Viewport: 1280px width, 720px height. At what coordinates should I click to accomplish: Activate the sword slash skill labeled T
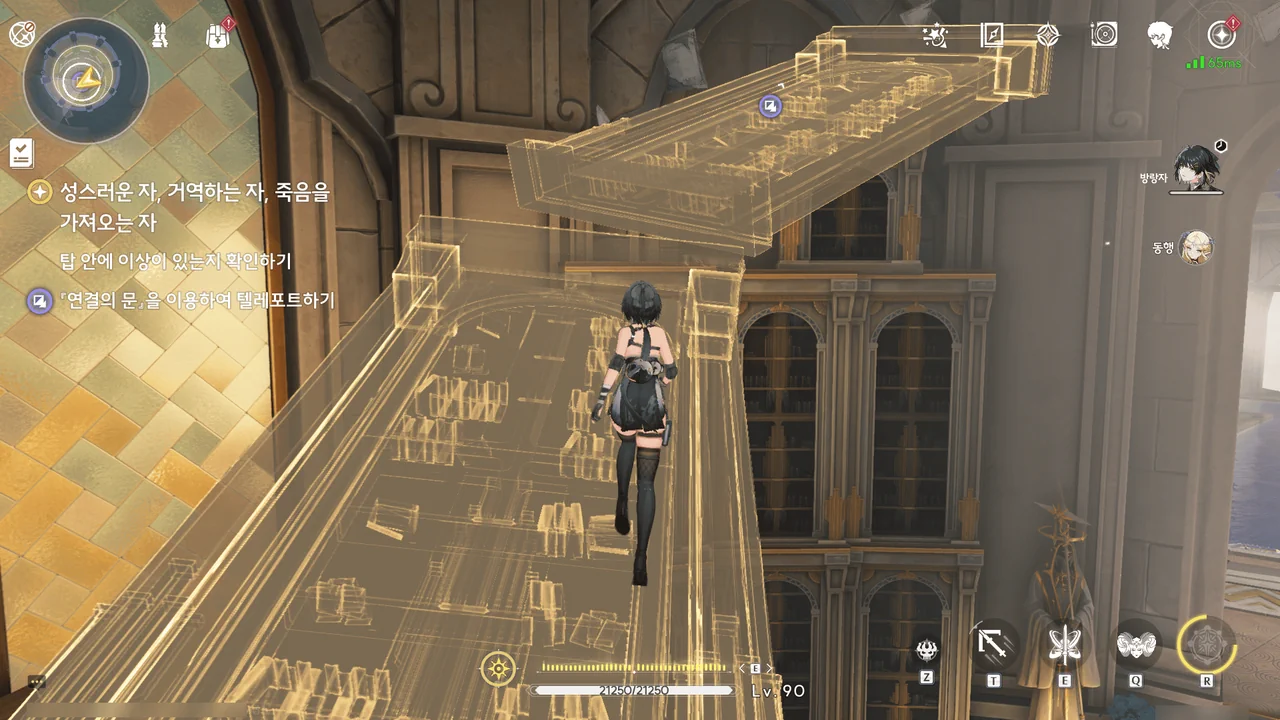(993, 645)
